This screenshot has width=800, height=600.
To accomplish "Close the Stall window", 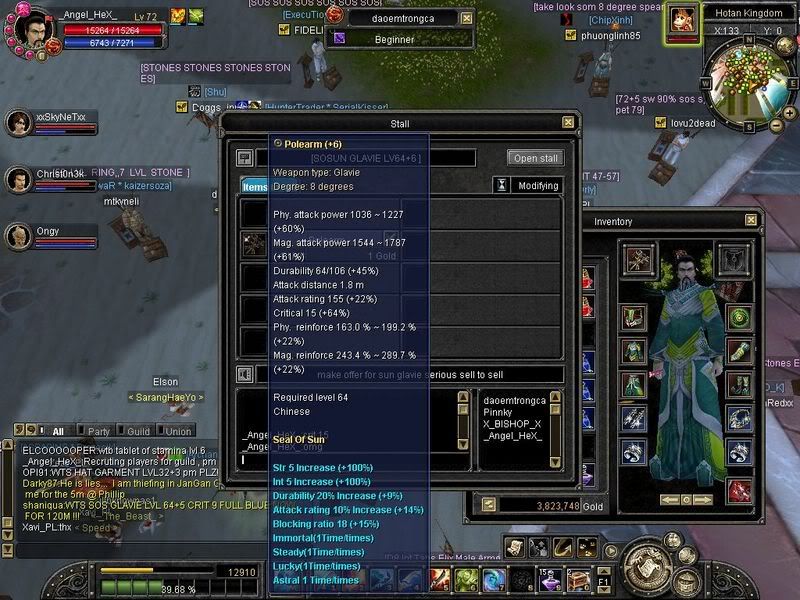I will click(x=568, y=123).
